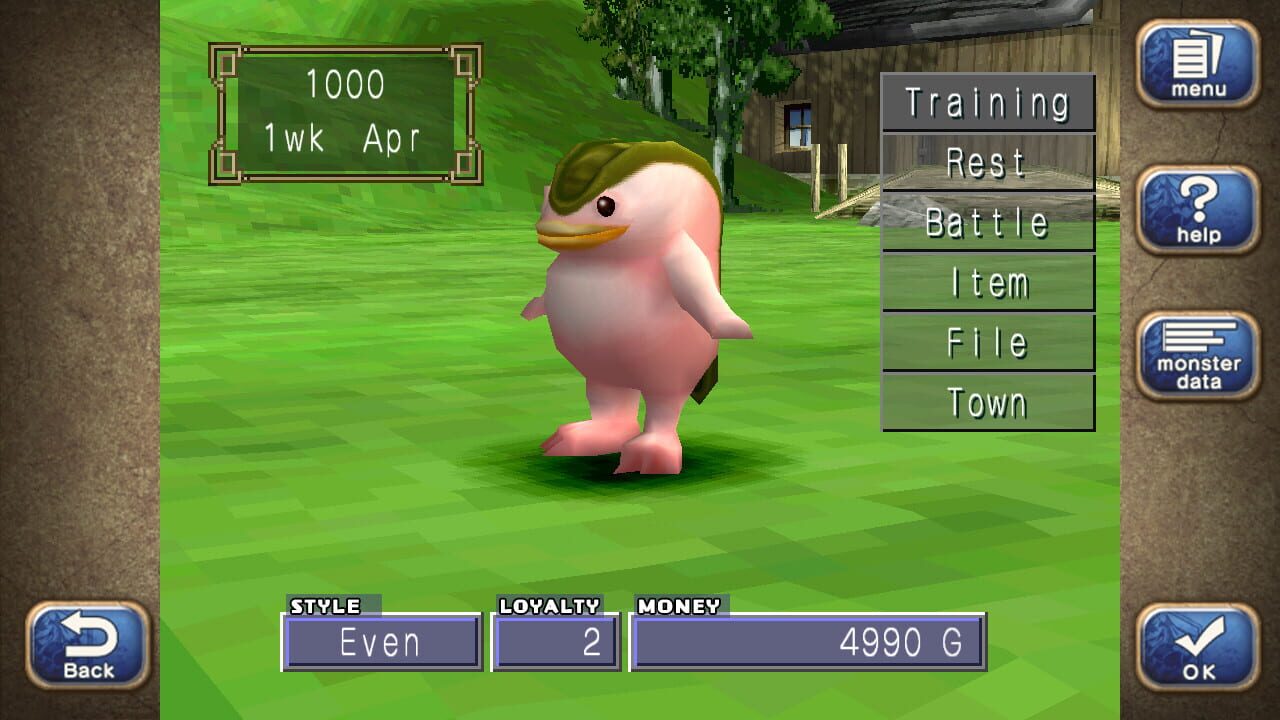Screen dimensions: 1280x720
Task: Click the STYLE label above the field
Action: coord(323,605)
